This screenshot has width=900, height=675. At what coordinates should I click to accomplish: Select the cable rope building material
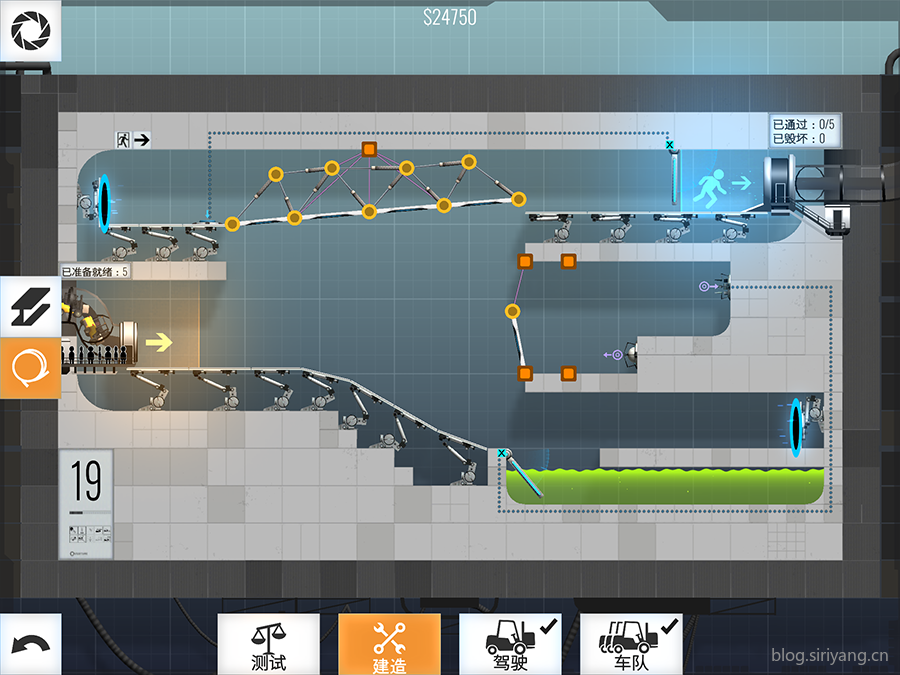tap(30, 368)
